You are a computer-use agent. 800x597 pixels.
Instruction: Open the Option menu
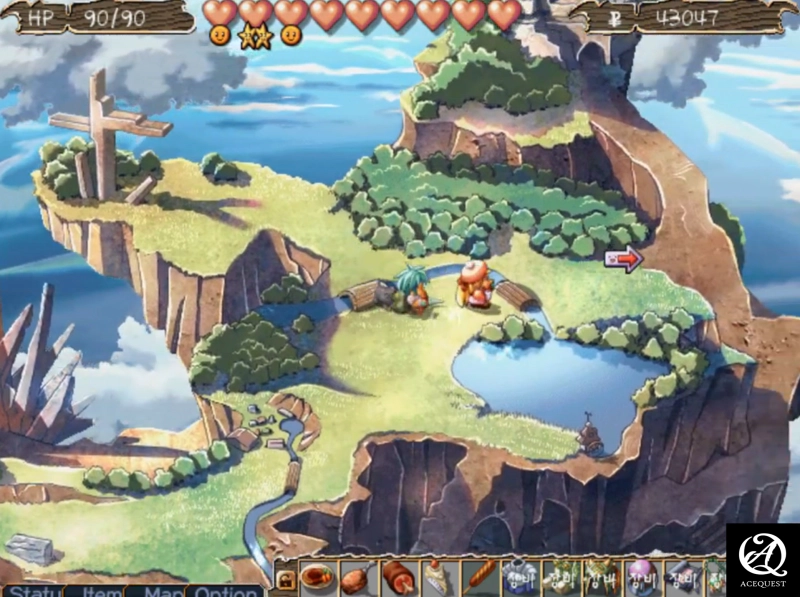click(x=226, y=591)
